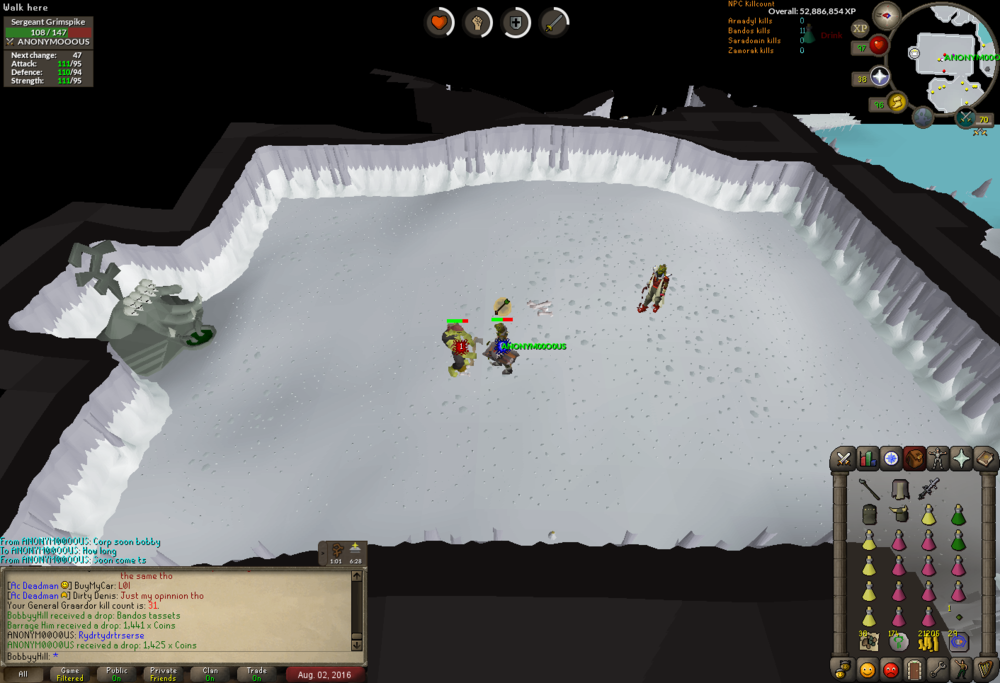Screen dimensions: 1000x683
Task: Open the Quest List tab
Action: pyautogui.click(x=891, y=458)
